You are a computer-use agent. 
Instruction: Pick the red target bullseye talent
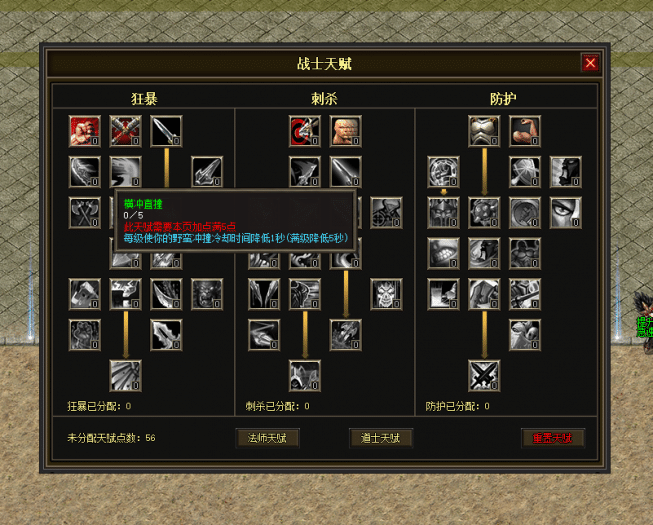[305, 131]
